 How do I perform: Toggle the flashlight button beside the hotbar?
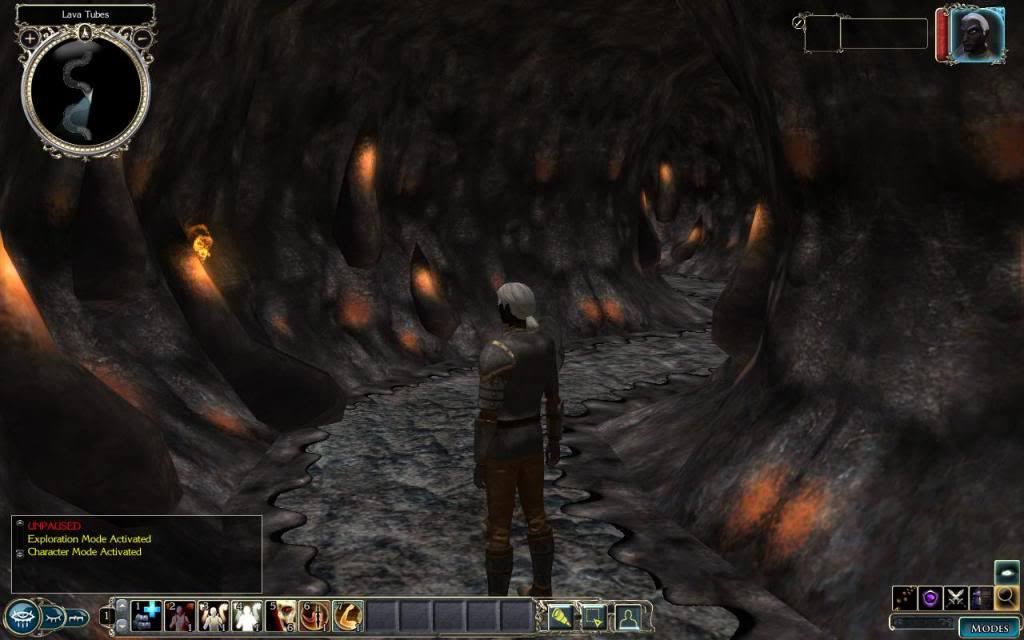562,616
